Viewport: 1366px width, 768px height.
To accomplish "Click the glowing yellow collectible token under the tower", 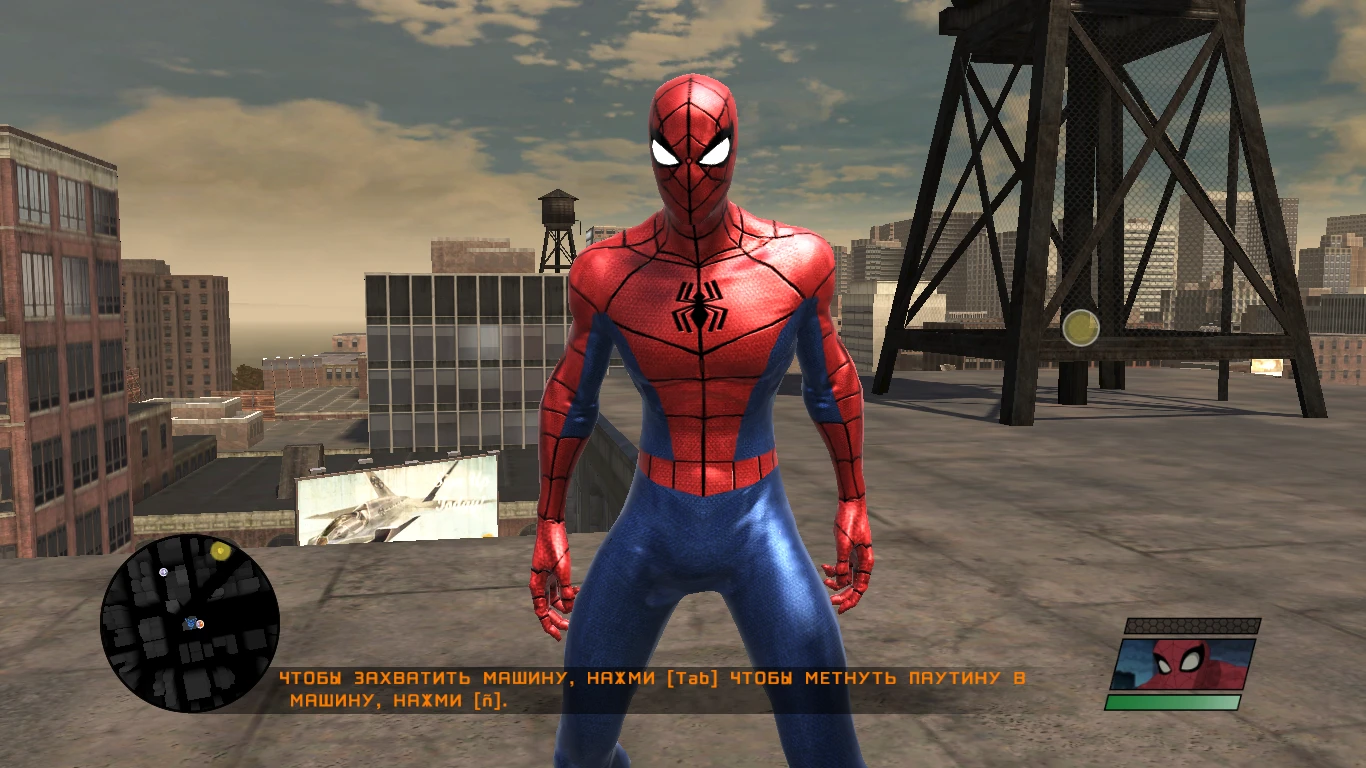I will pos(1083,327).
